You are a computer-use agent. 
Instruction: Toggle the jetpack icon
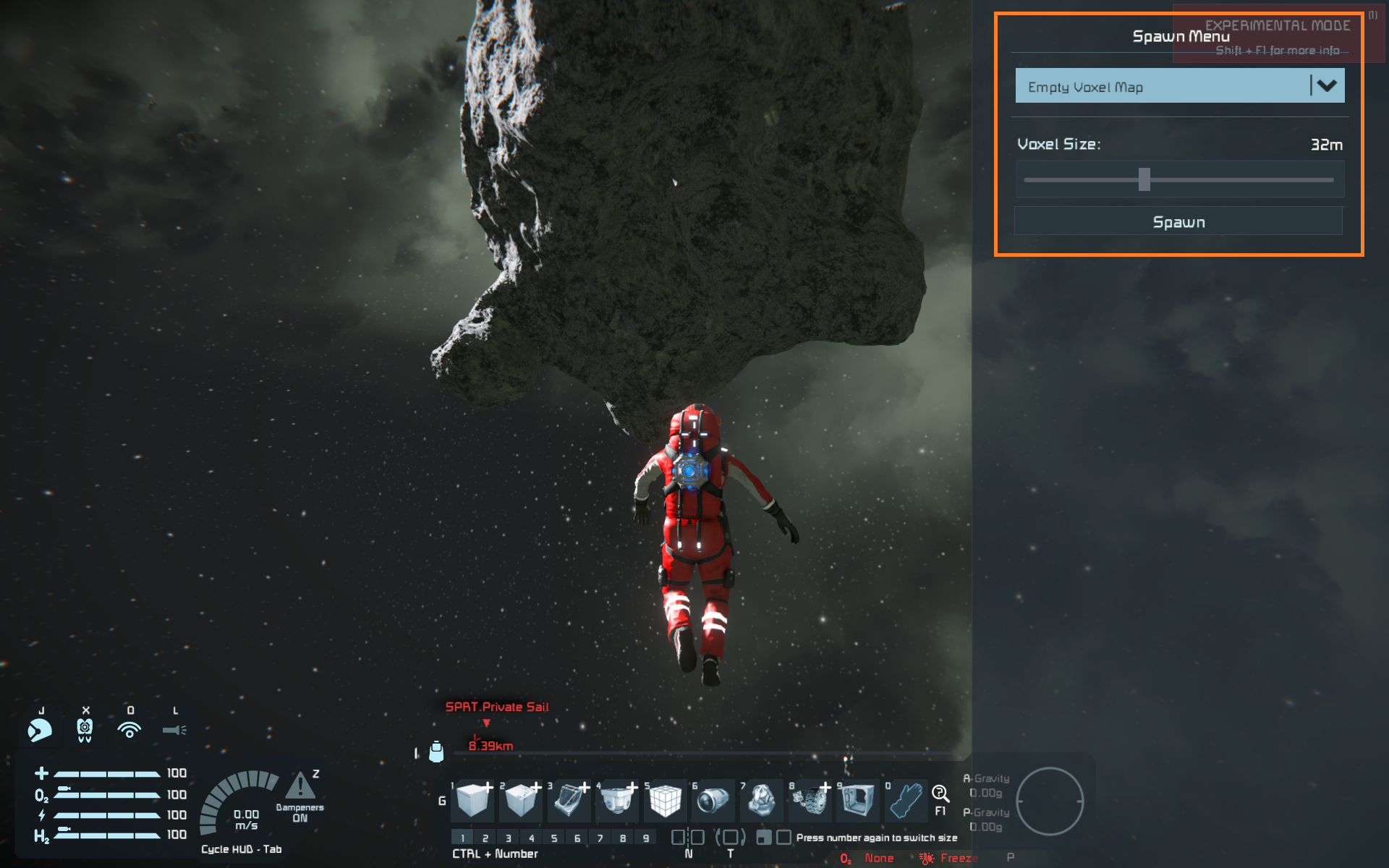[85, 730]
